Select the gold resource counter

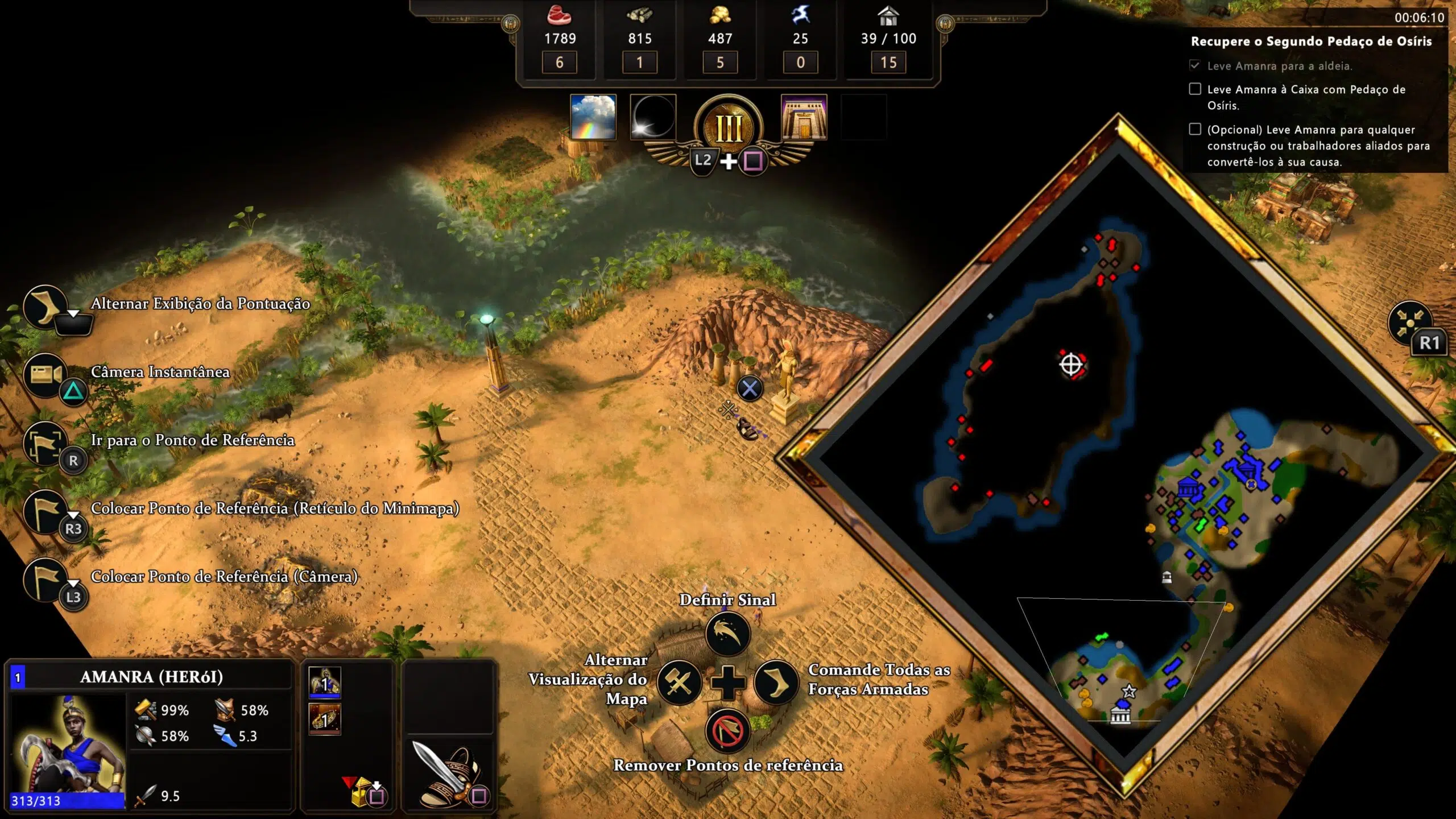(720, 39)
